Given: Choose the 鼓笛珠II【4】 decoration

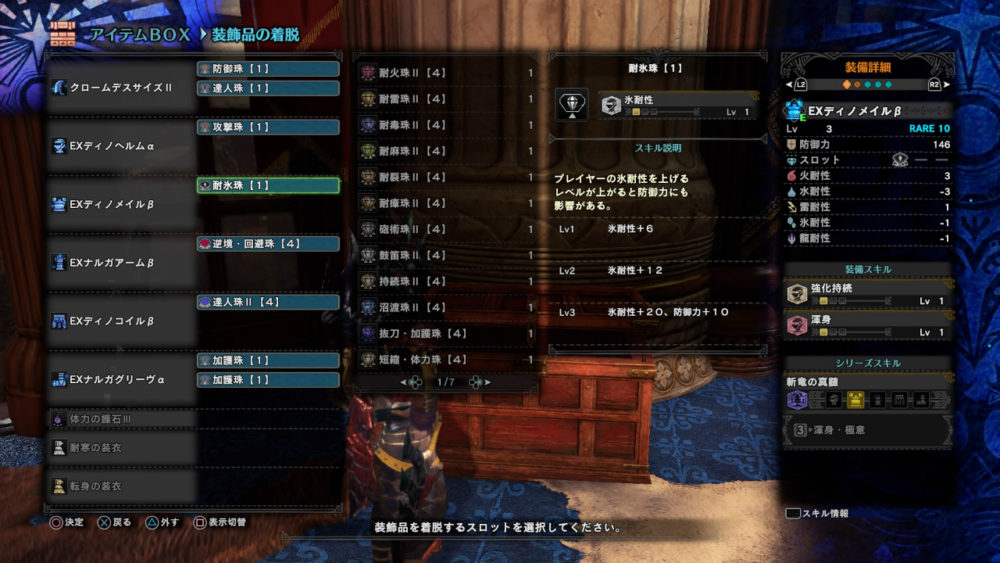Looking at the screenshot, I should pos(447,255).
